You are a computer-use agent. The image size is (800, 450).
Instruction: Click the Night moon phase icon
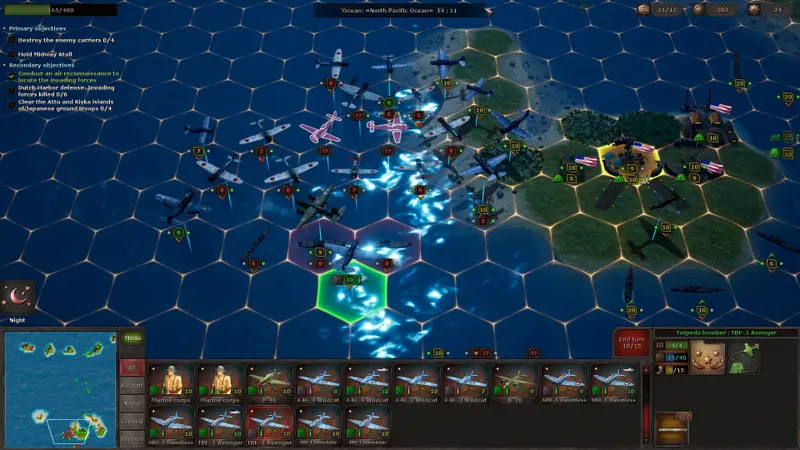(x=19, y=294)
